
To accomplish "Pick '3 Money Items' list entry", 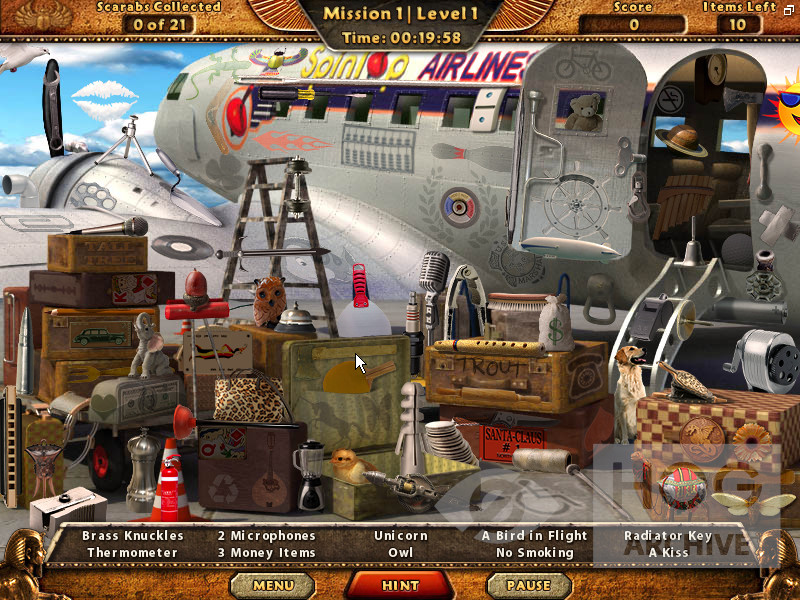I will pyautogui.click(x=267, y=552).
